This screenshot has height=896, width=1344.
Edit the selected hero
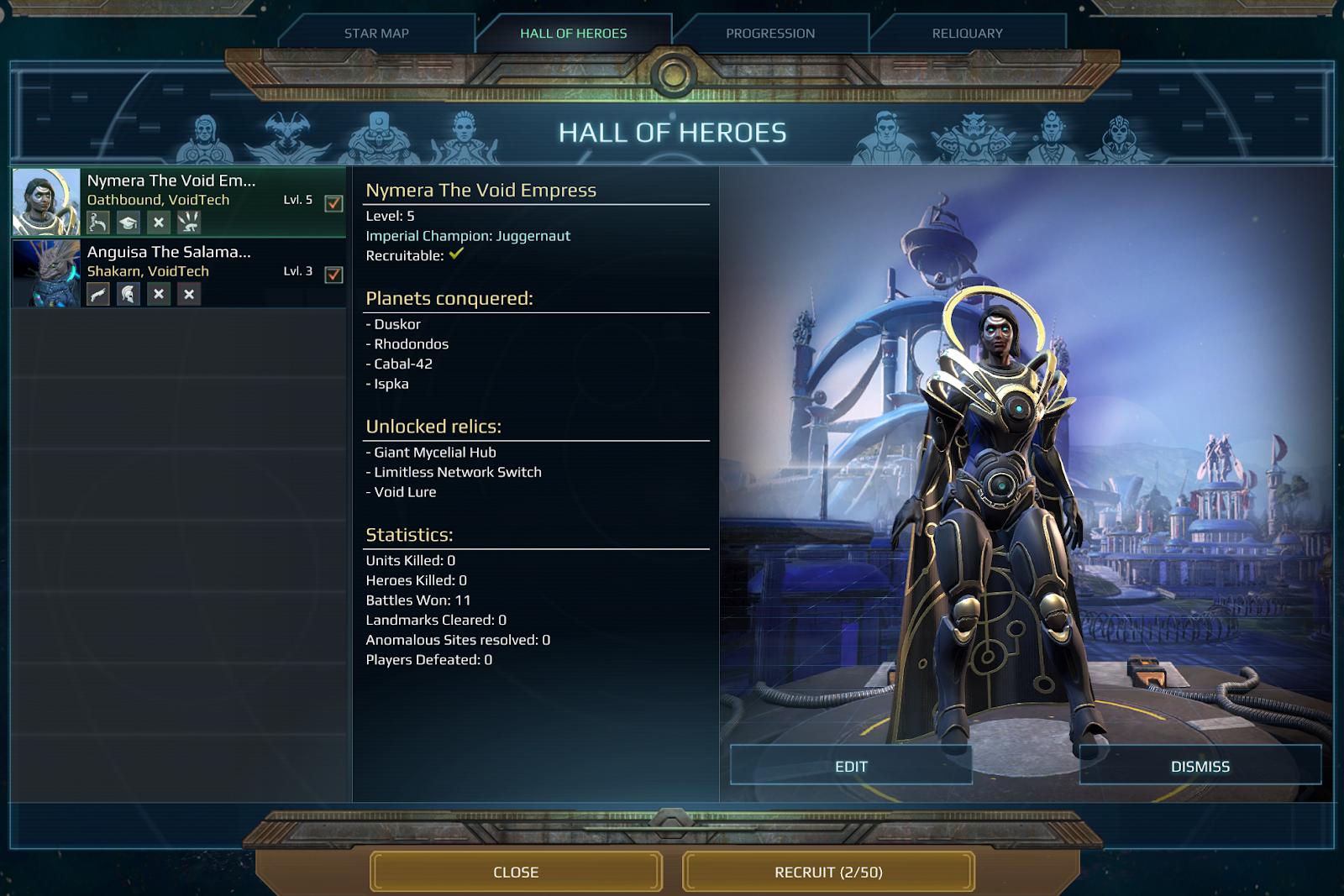point(851,766)
